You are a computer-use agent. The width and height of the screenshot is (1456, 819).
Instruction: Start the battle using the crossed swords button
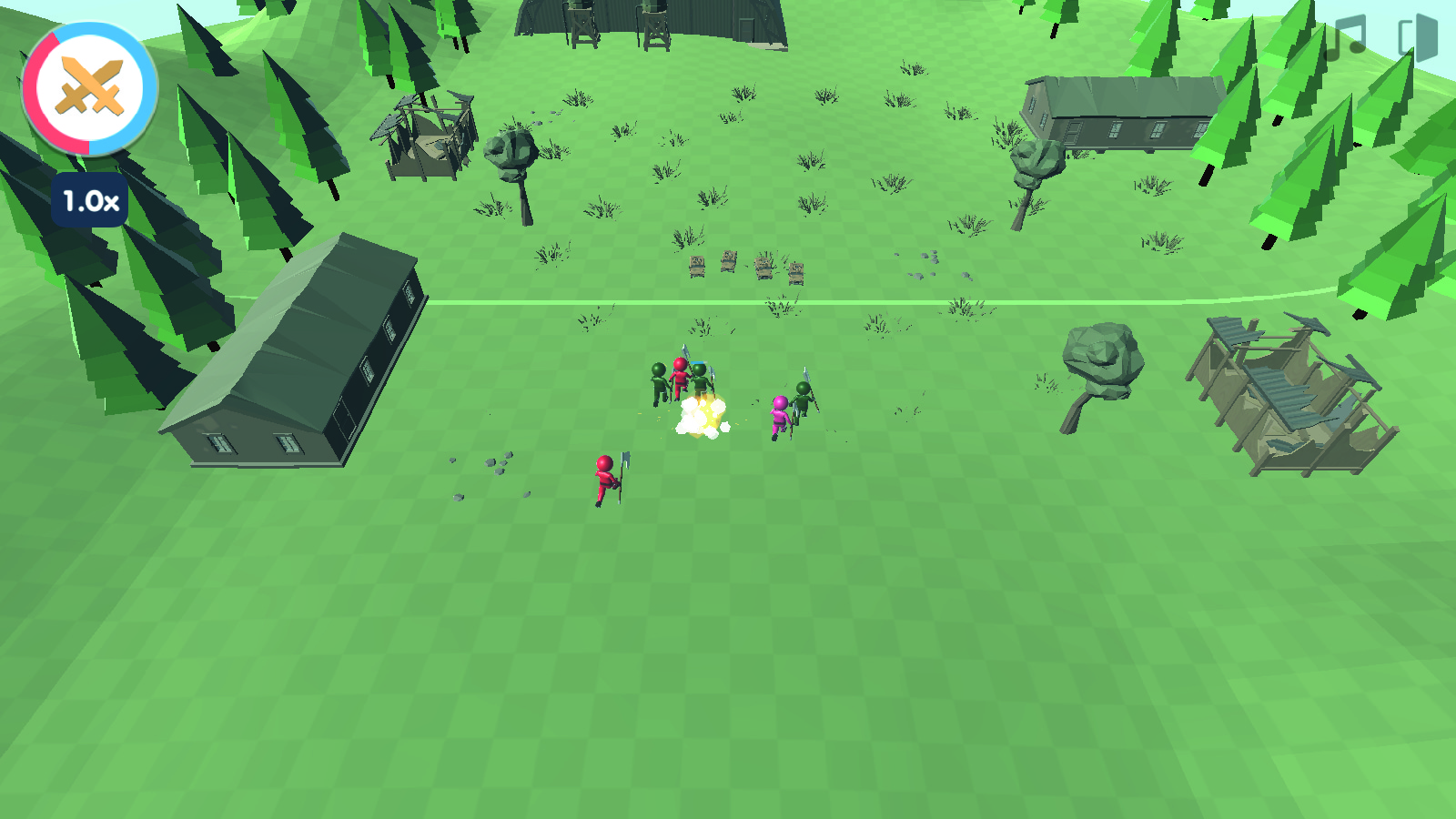[88, 86]
